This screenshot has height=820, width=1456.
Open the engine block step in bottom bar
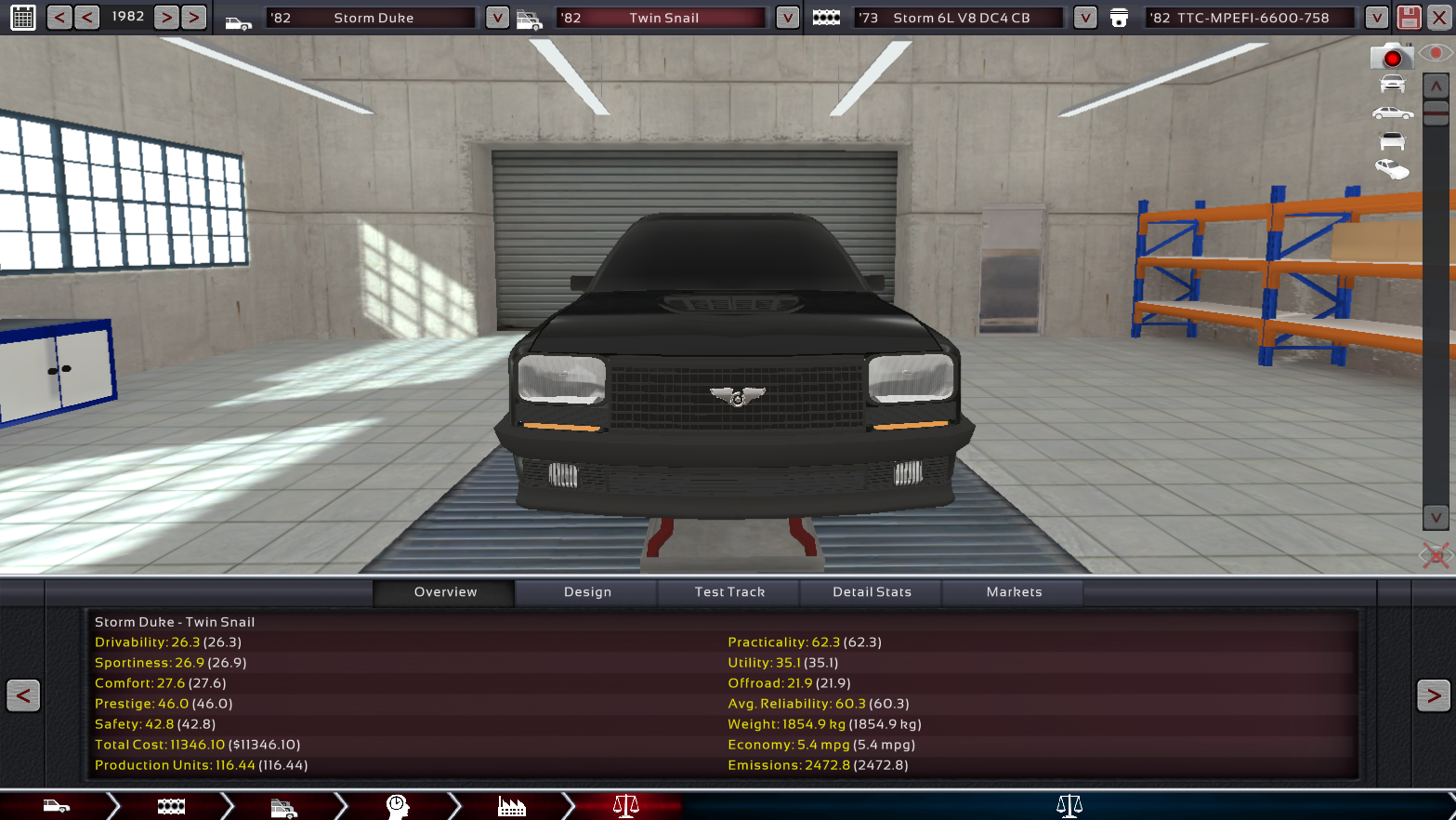171,806
